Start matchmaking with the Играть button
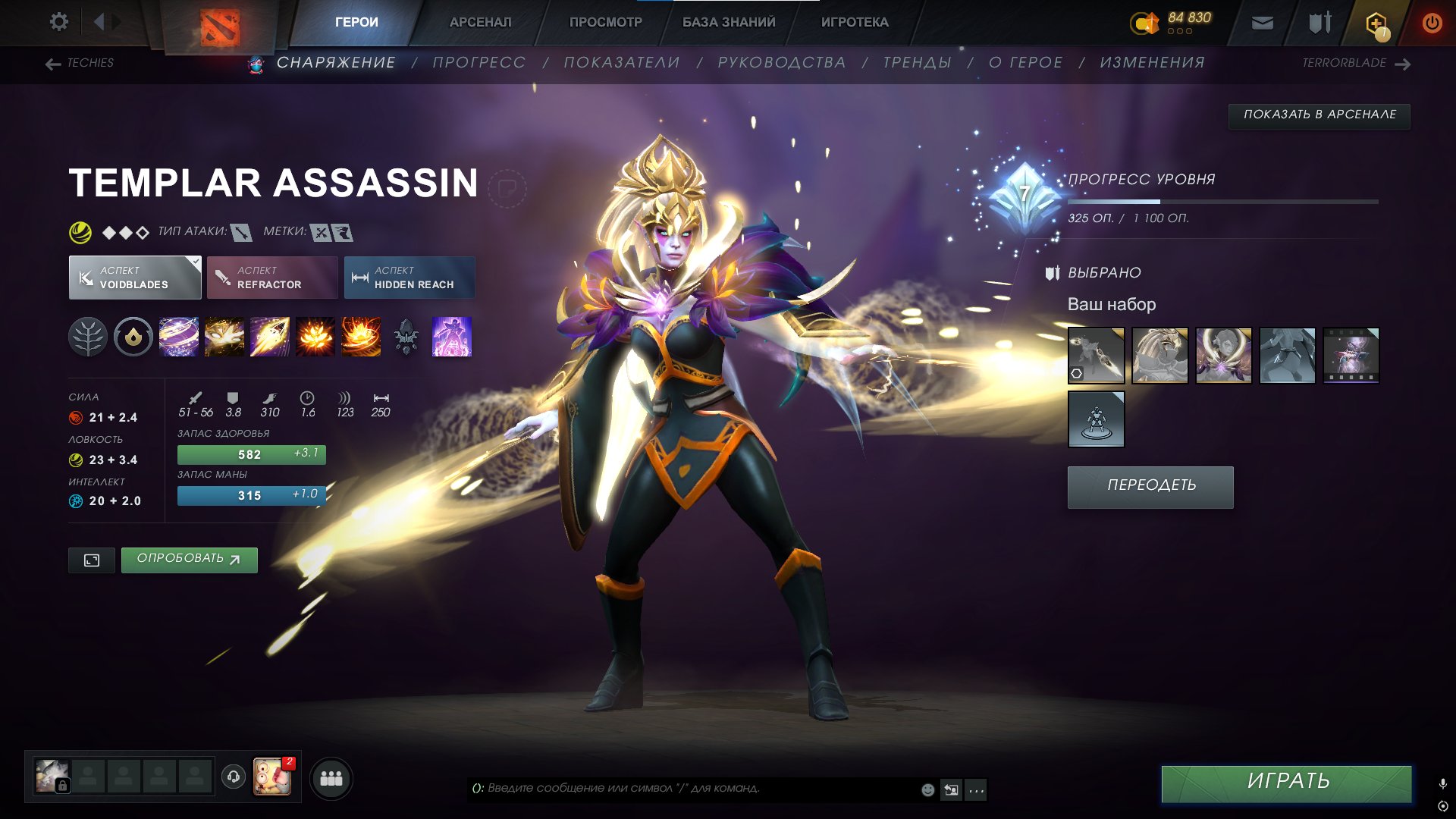Screen dimensions: 1456x819 (x=1286, y=782)
